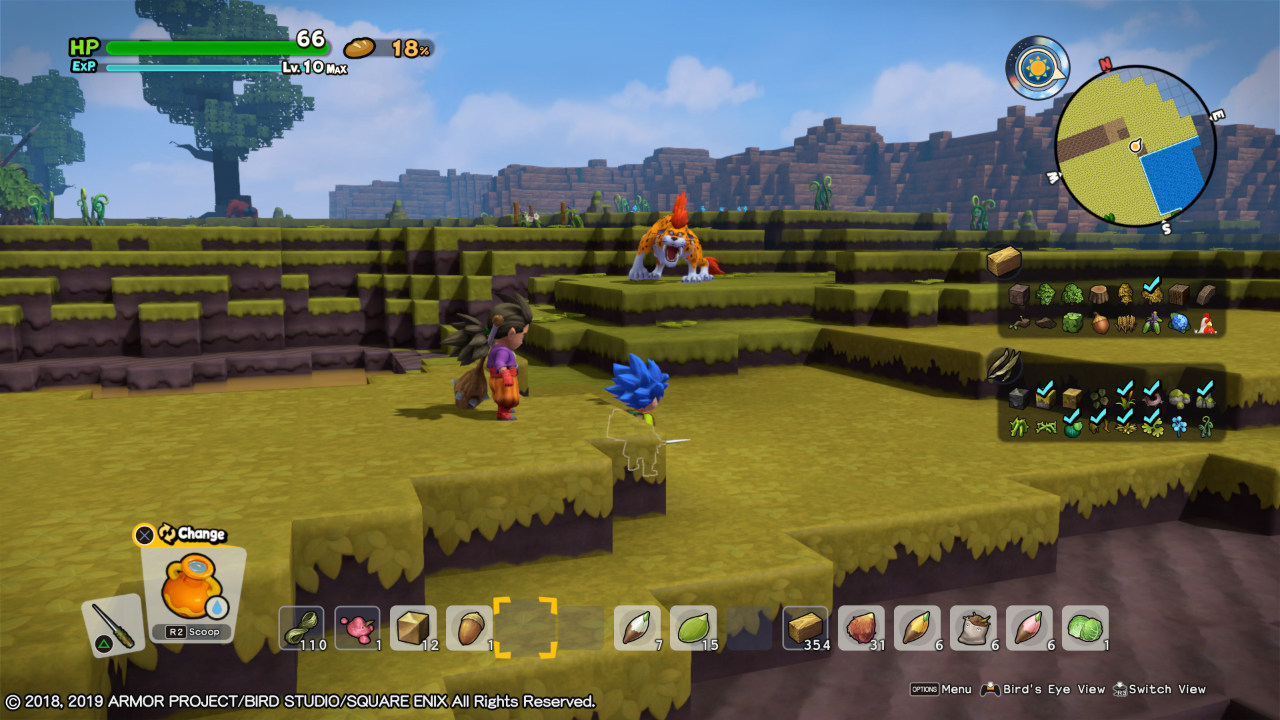The width and height of the screenshot is (1280, 720).
Task: Select the pink petals hotbar slot
Action: point(357,628)
